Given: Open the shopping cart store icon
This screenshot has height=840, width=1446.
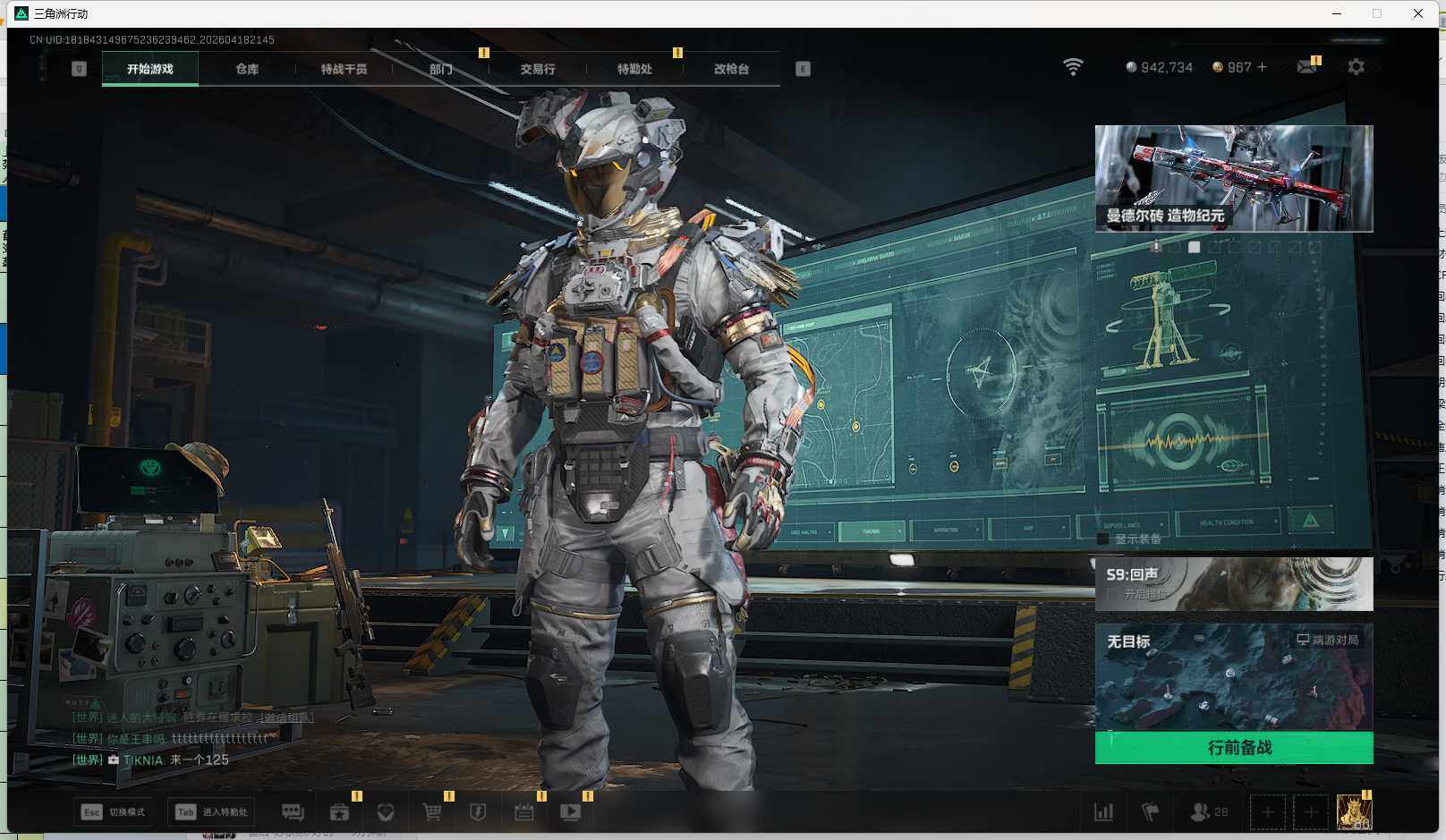Looking at the screenshot, I should 432,812.
